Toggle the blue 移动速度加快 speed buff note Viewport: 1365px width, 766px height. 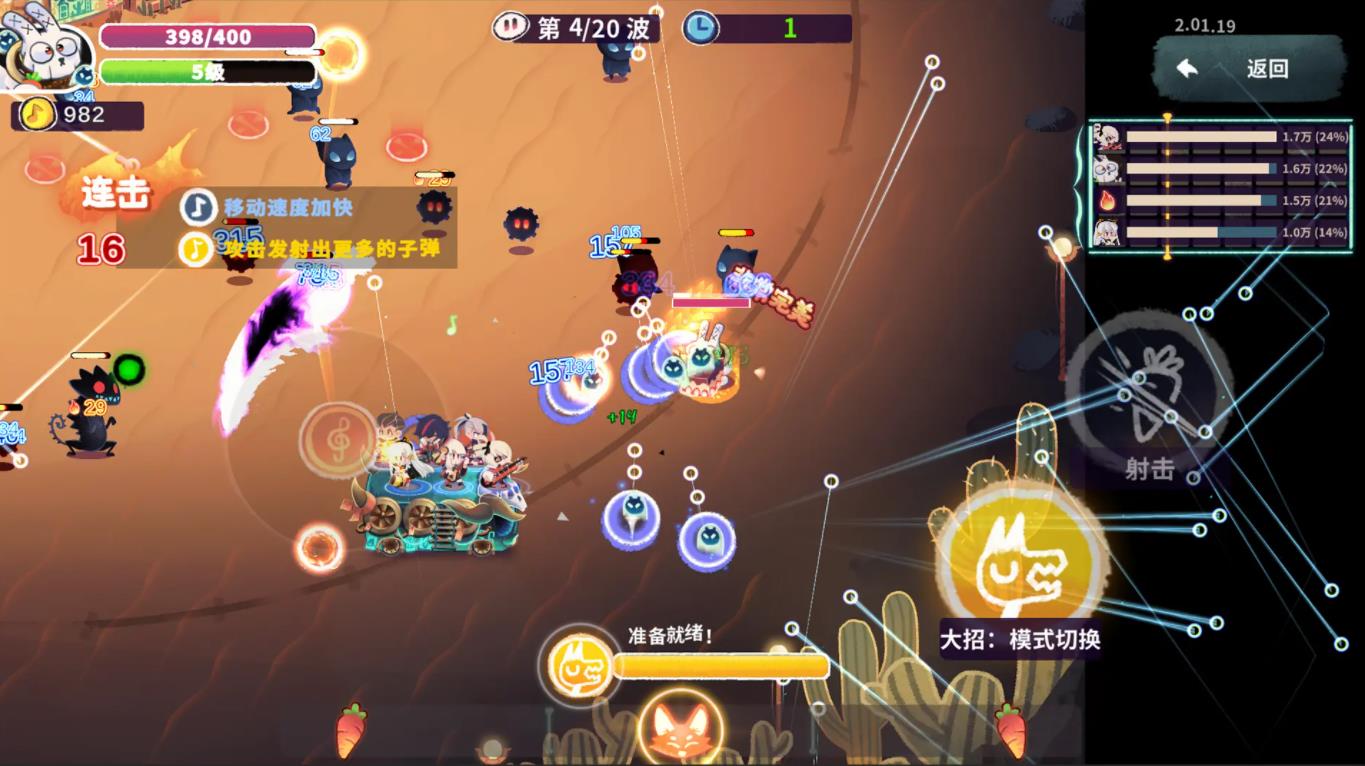(x=196, y=206)
